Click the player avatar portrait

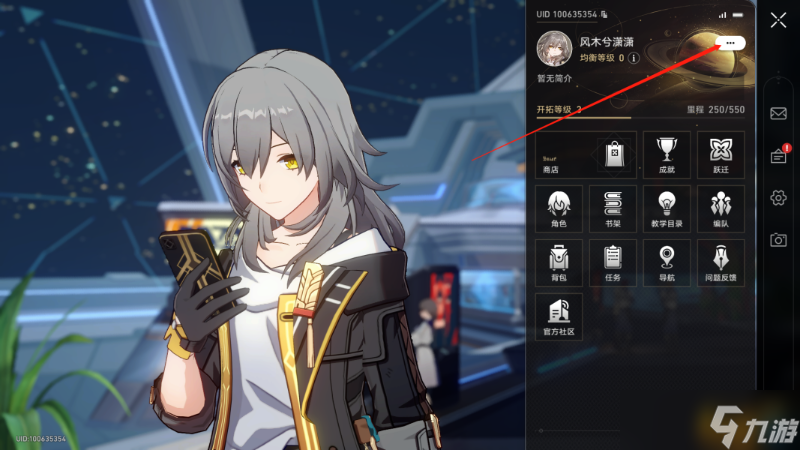[x=555, y=48]
